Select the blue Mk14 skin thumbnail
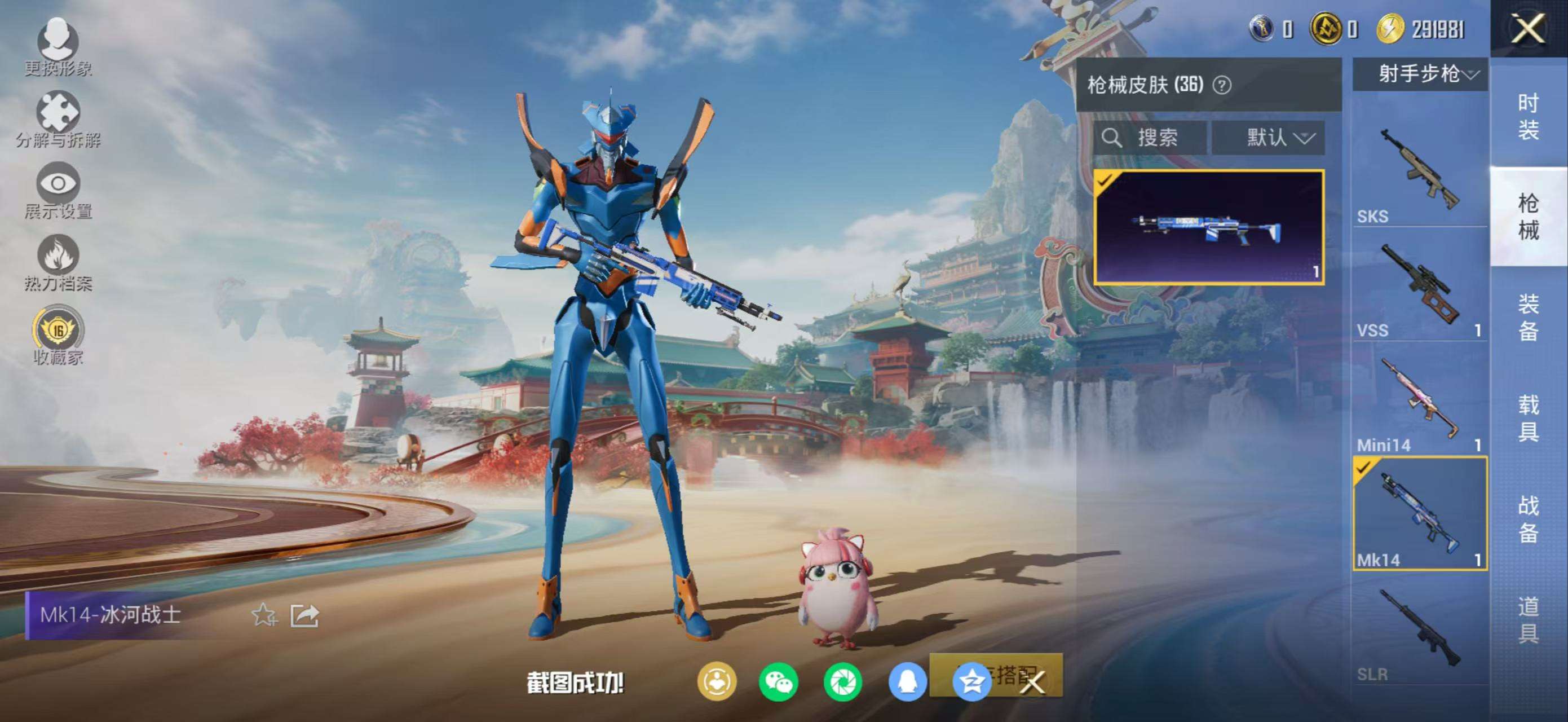1568x722 pixels. pyautogui.click(x=1208, y=227)
